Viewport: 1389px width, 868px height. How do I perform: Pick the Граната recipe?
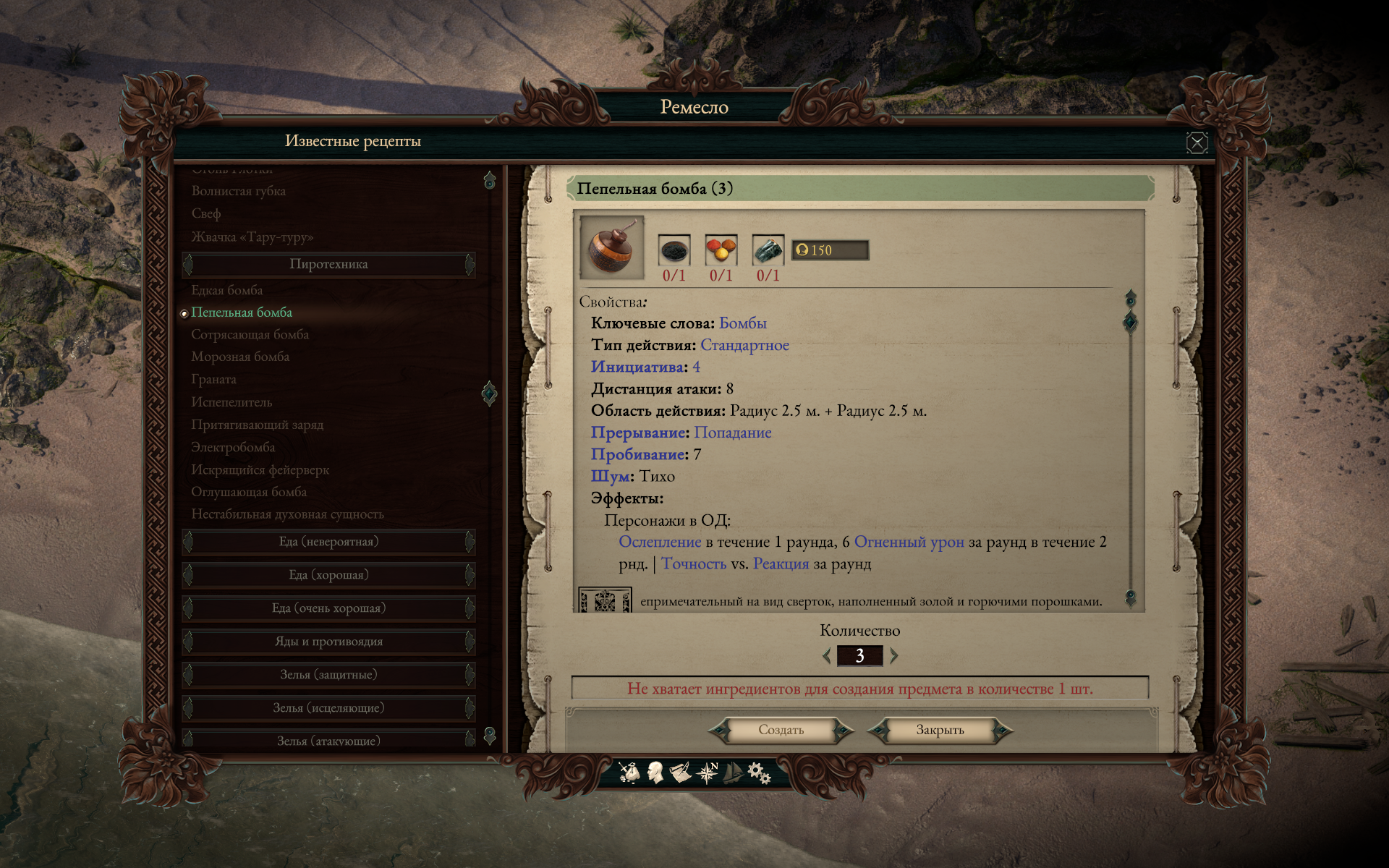214,379
